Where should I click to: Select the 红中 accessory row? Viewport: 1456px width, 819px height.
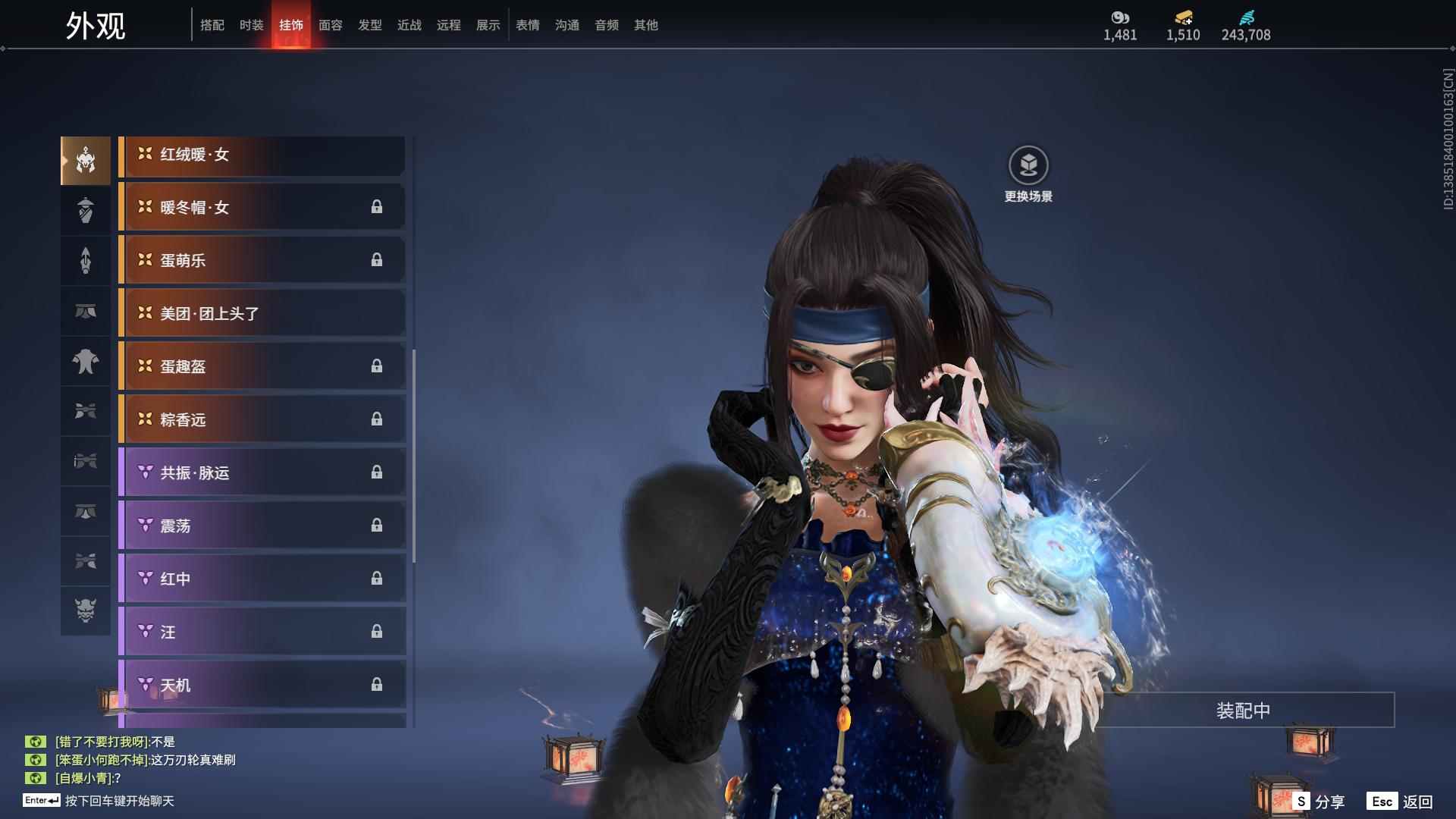tap(262, 579)
